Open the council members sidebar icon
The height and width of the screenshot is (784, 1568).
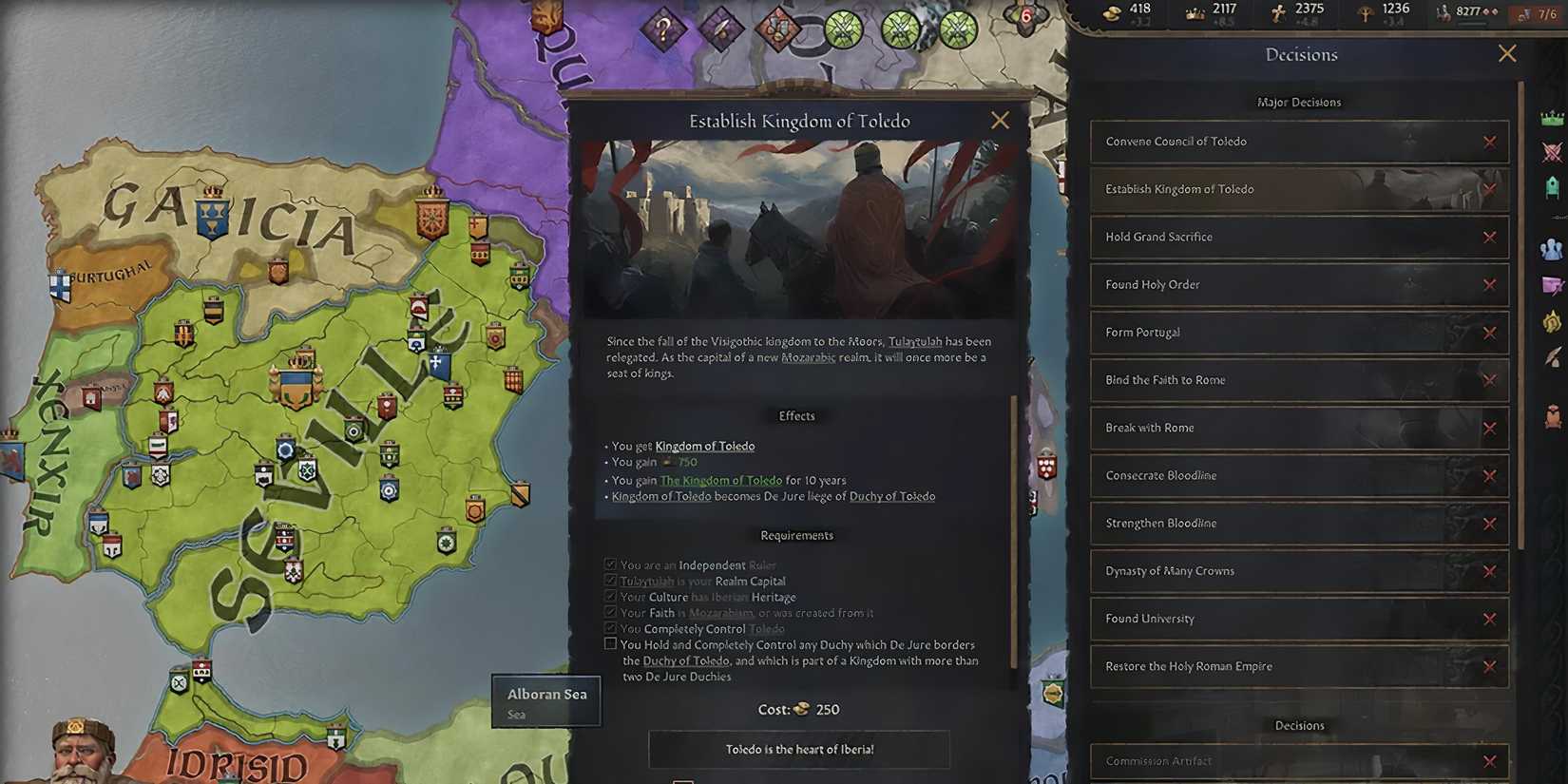click(x=1552, y=249)
